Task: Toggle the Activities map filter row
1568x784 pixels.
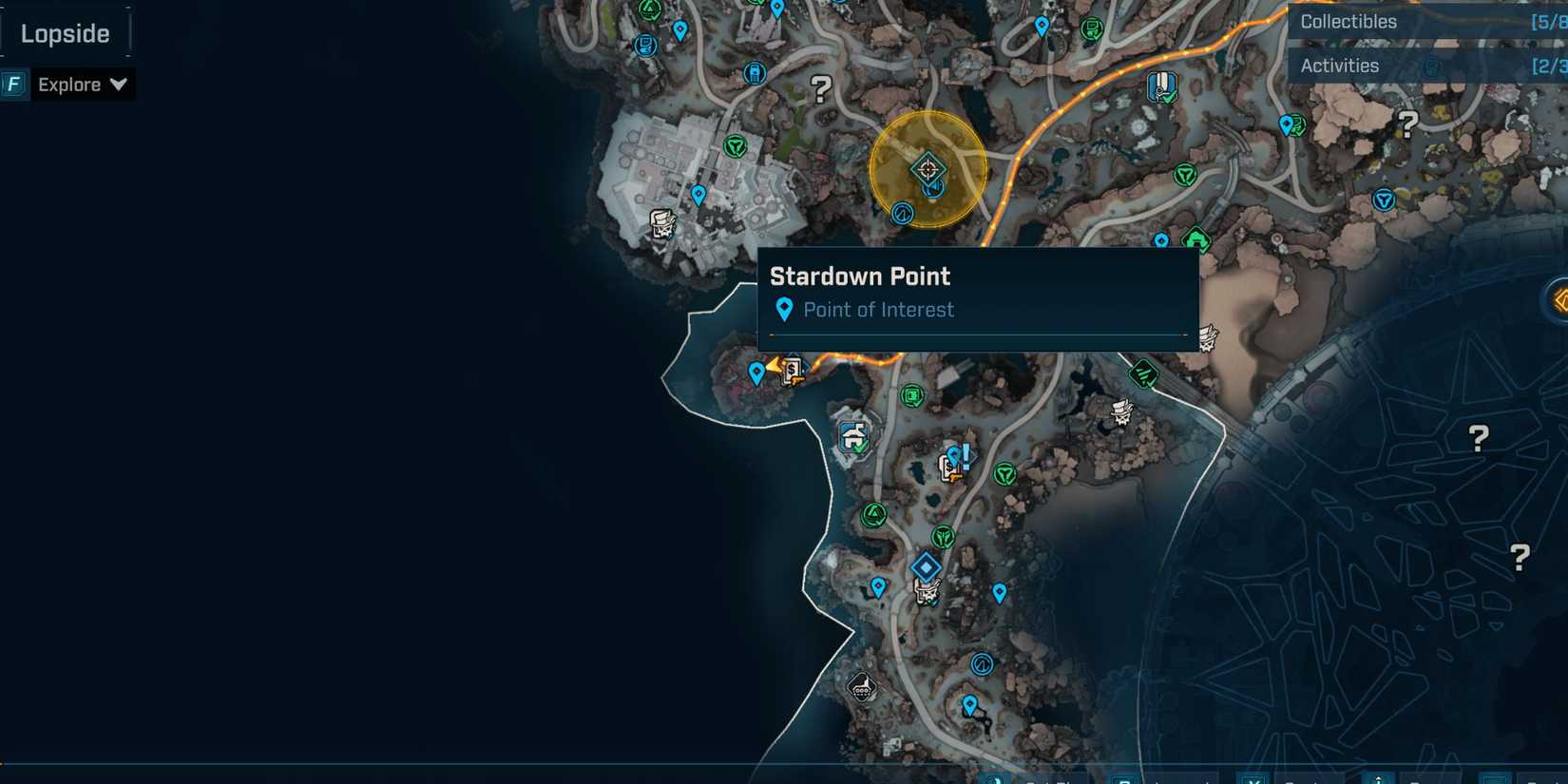Action: click(x=1416, y=66)
